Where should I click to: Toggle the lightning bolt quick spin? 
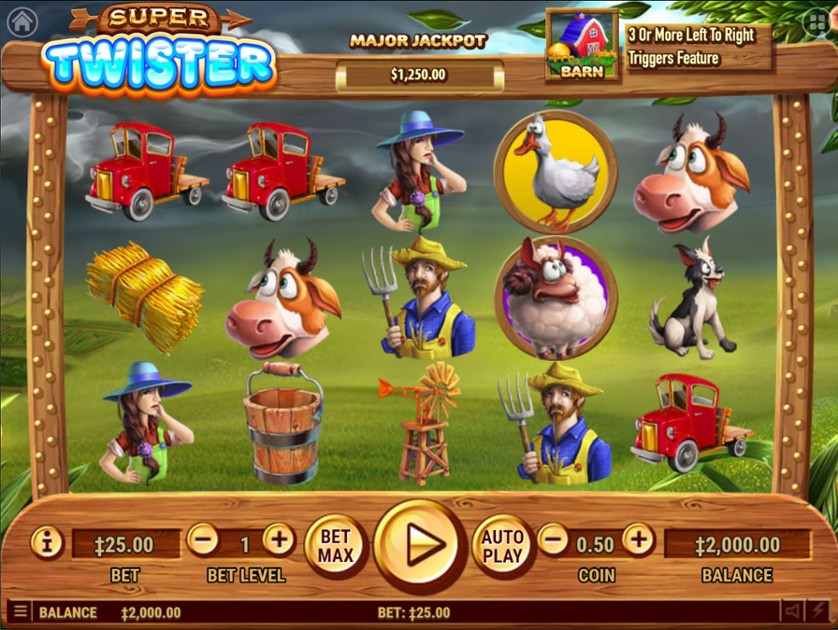pyautogui.click(x=819, y=610)
